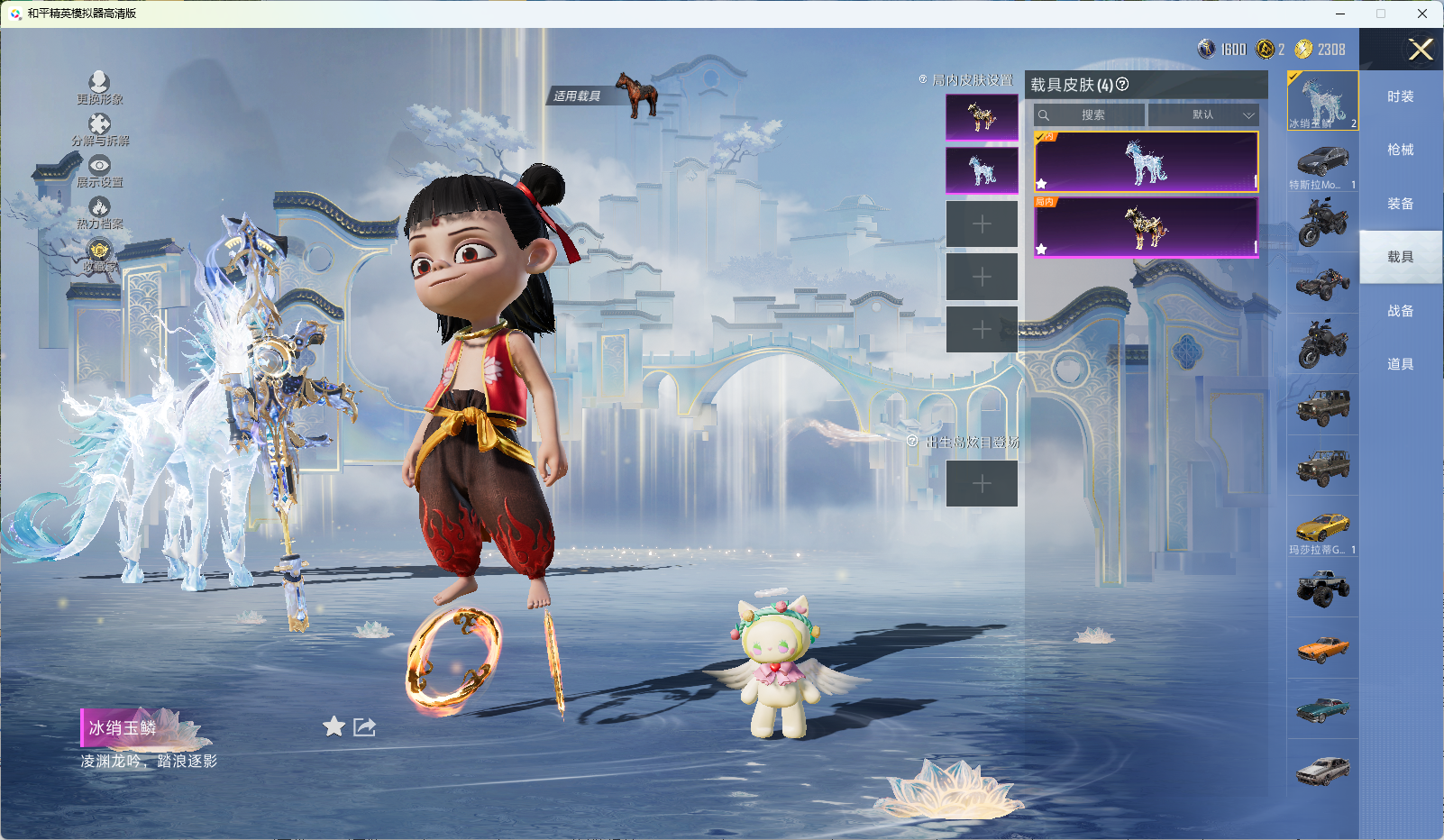The image size is (1444, 840).
Task: Close the wardrobe with the X button
Action: point(1421,50)
